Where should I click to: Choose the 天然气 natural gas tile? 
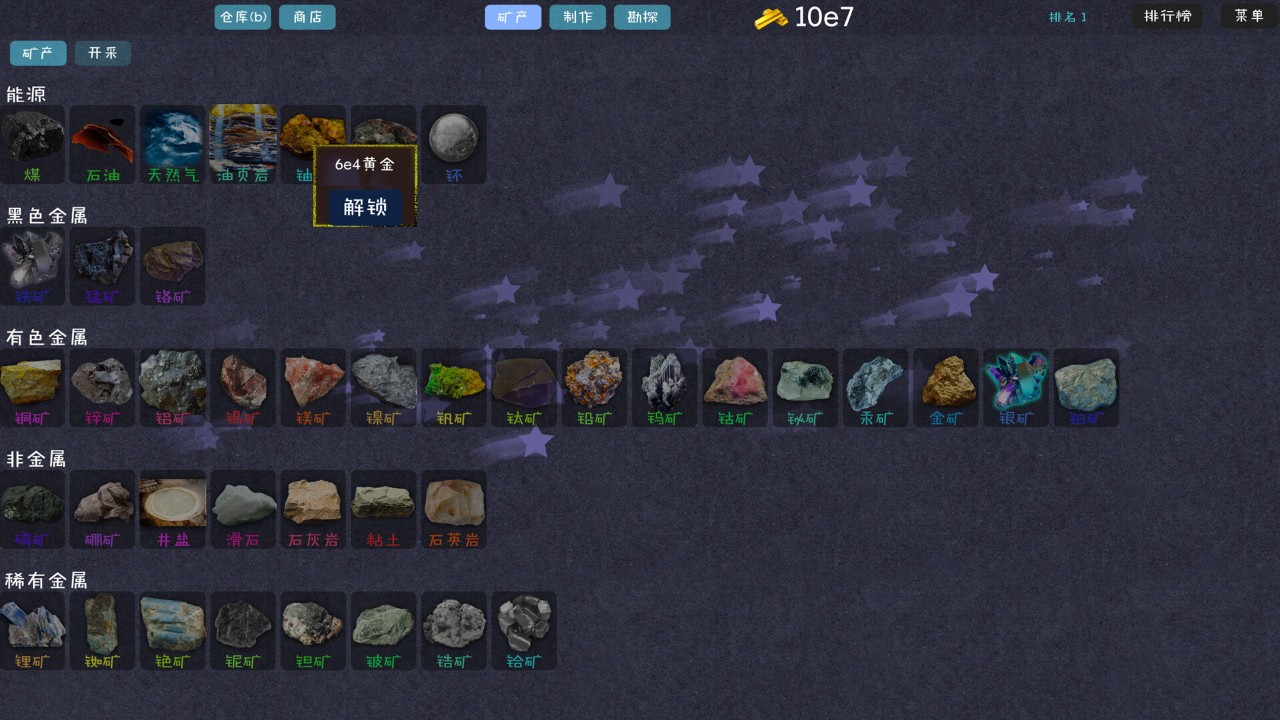click(173, 144)
